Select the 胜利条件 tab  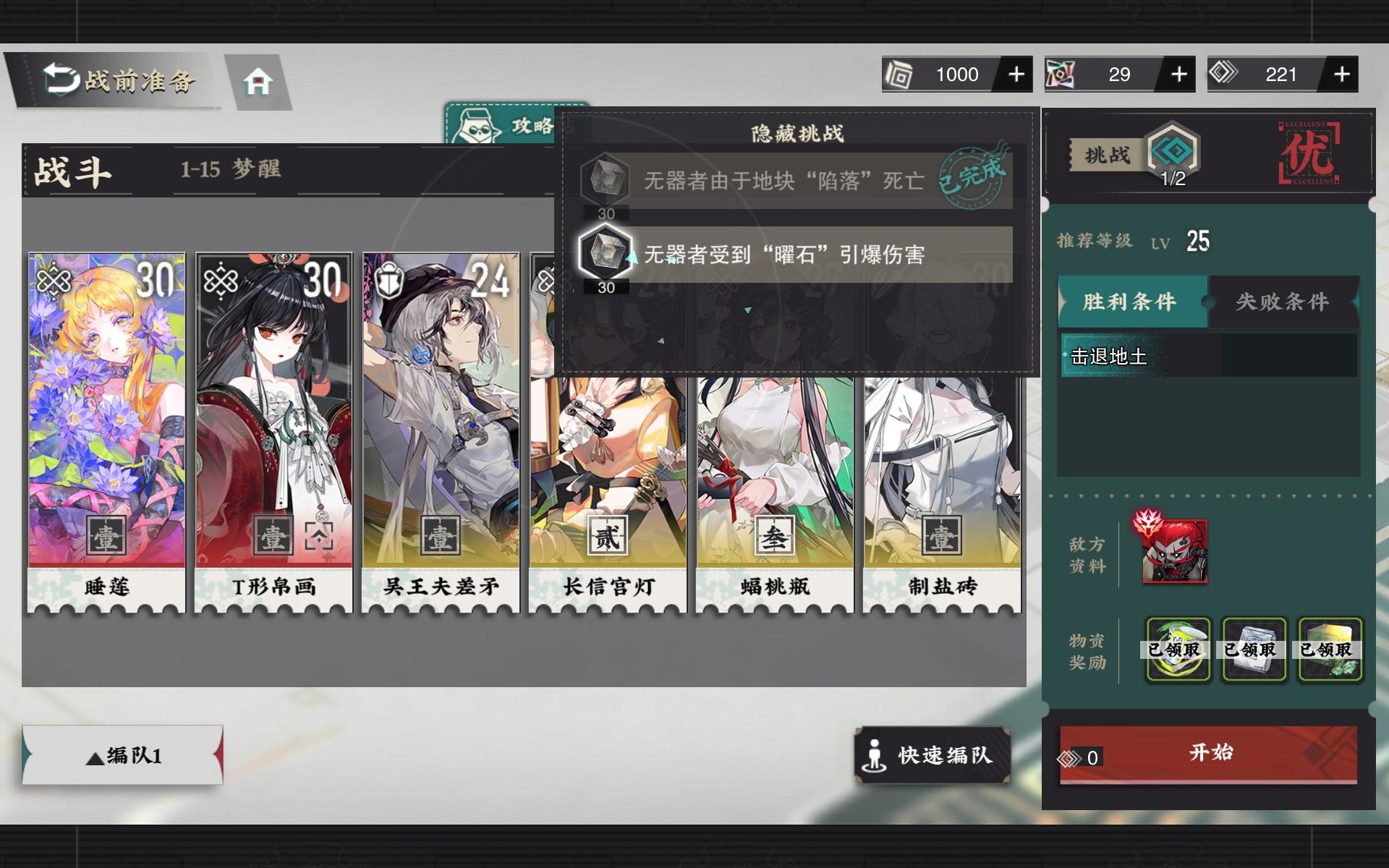[x=1131, y=302]
